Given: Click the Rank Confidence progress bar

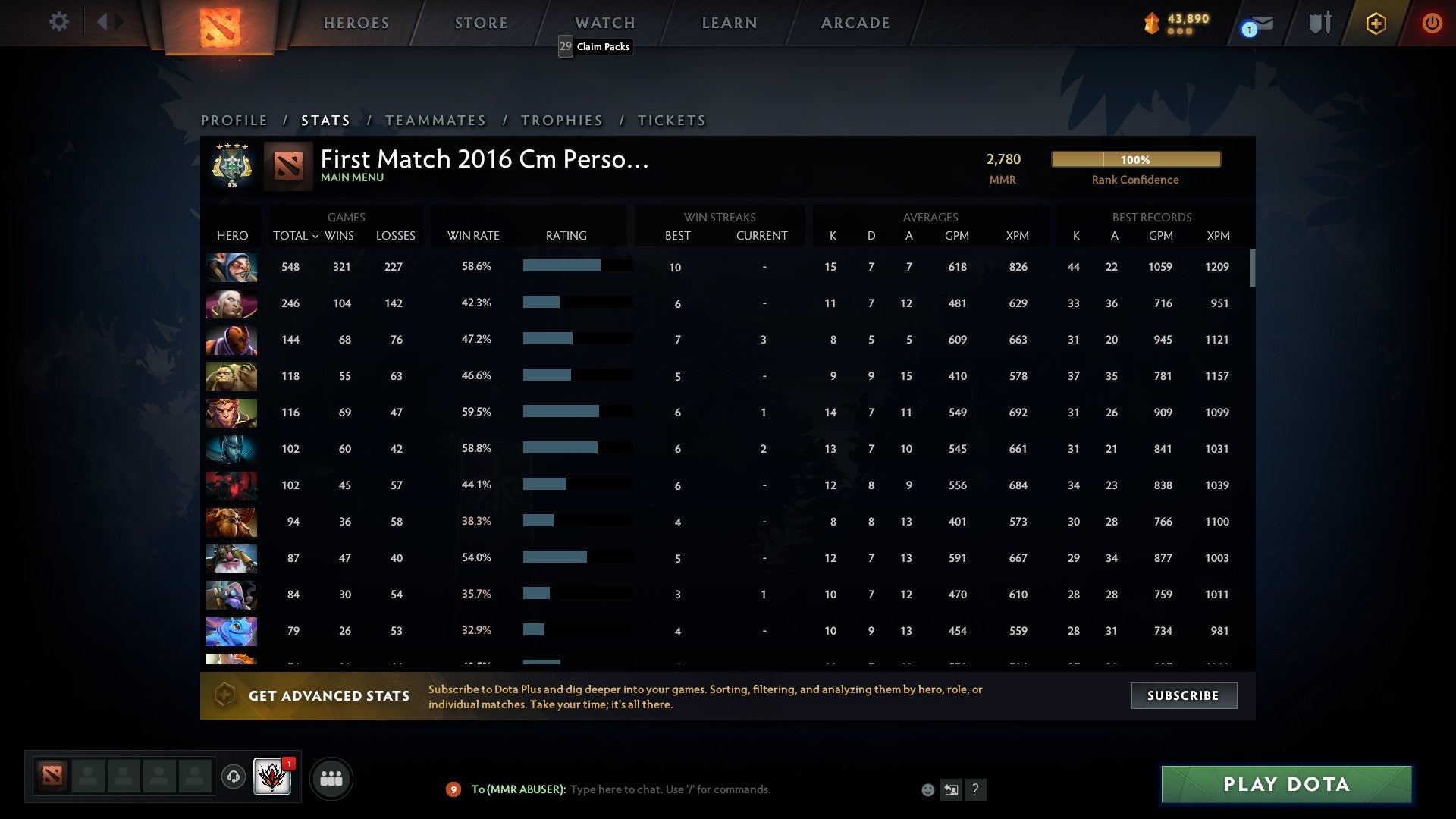Looking at the screenshot, I should coord(1135,159).
